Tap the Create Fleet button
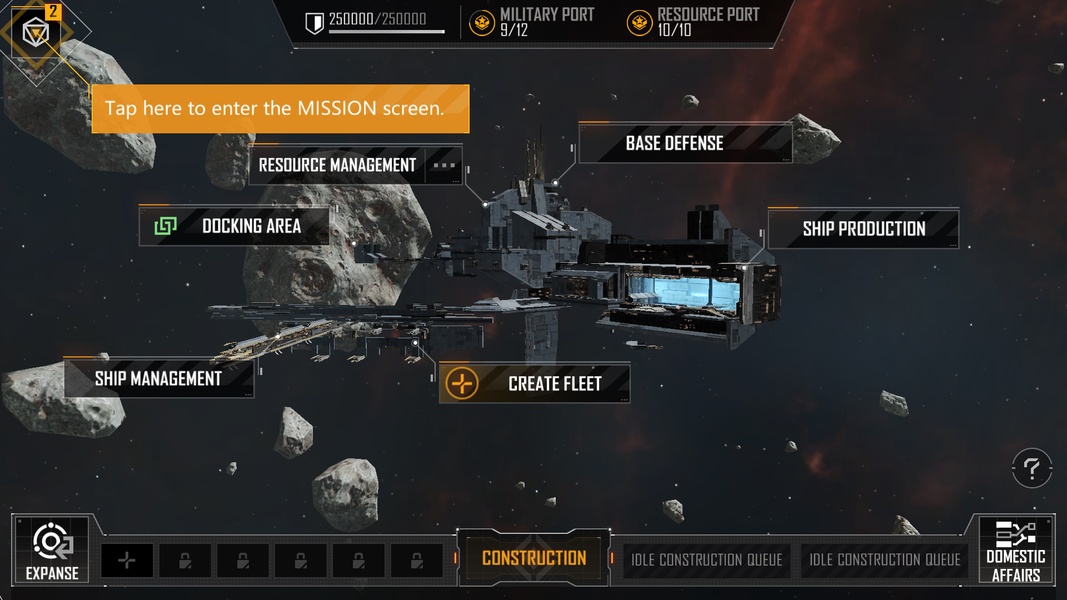Screen dimensions: 1067x600 [x=535, y=384]
